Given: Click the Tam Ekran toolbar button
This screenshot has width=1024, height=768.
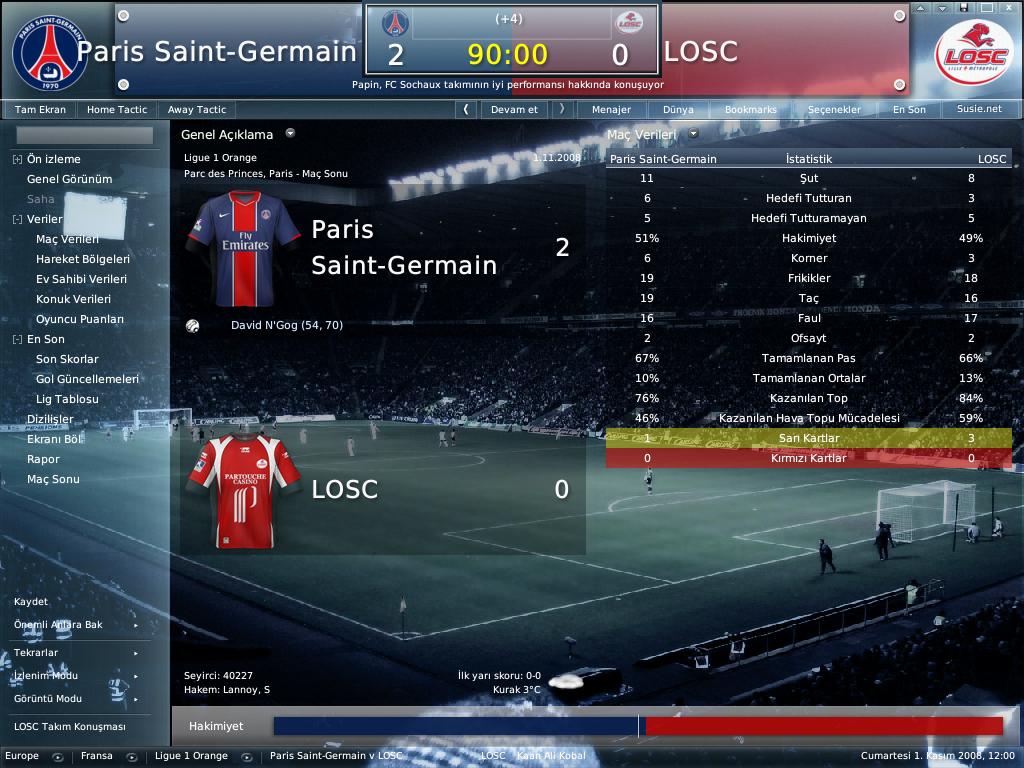Looking at the screenshot, I should coord(41,110).
